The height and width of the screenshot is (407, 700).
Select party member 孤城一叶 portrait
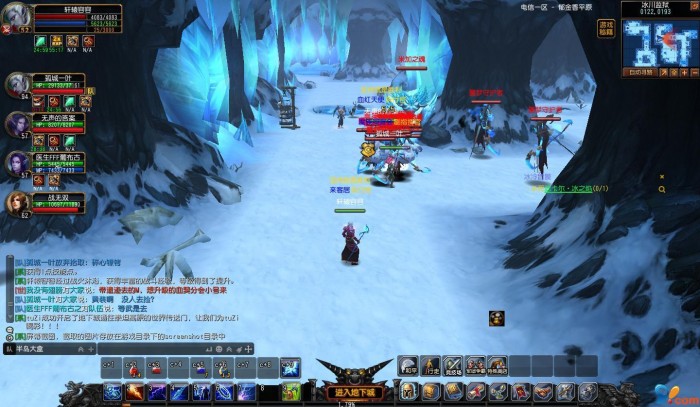17,82
